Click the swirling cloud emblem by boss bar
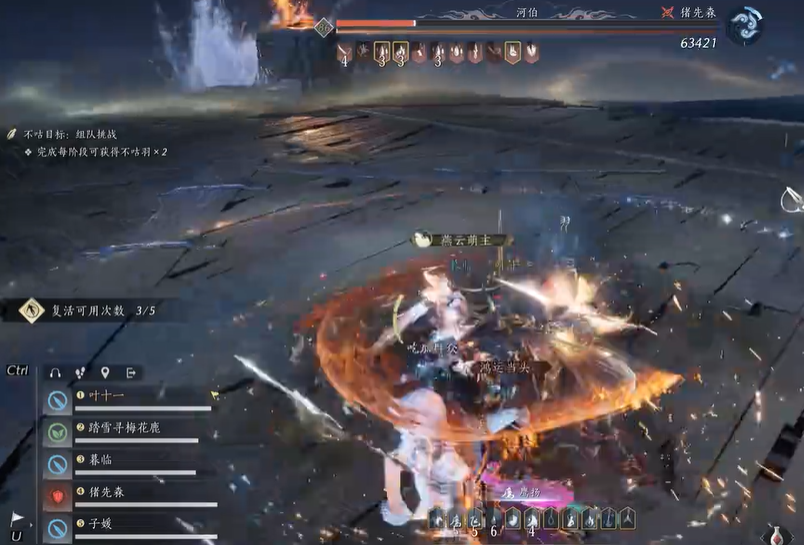804x545 pixels. [744, 25]
